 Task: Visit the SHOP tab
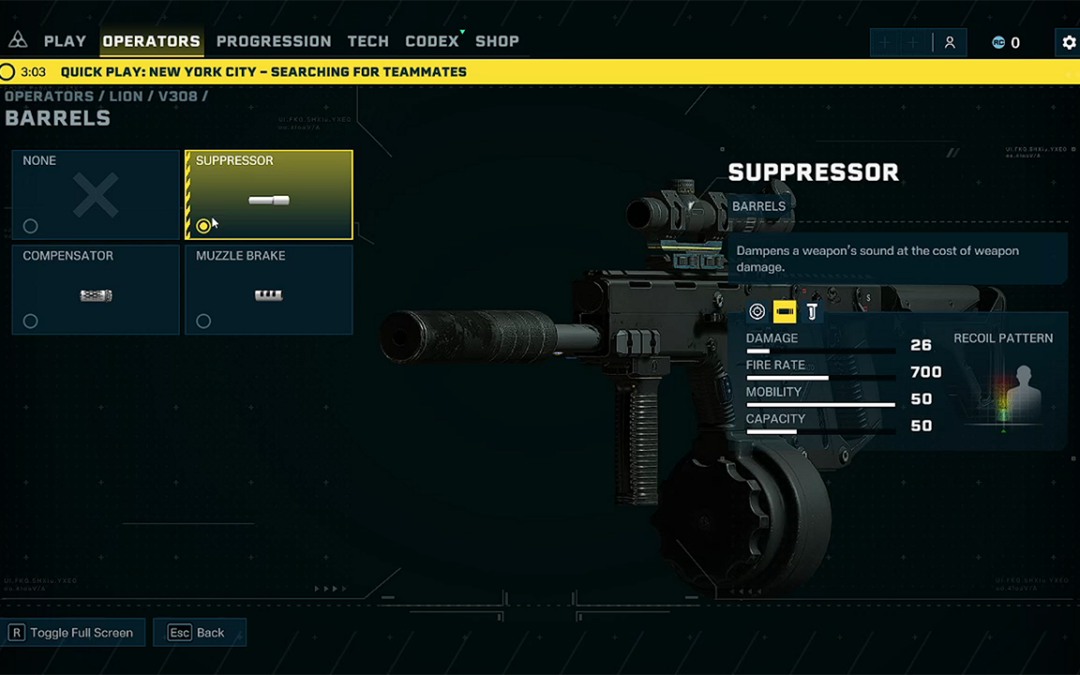pyautogui.click(x=497, y=42)
